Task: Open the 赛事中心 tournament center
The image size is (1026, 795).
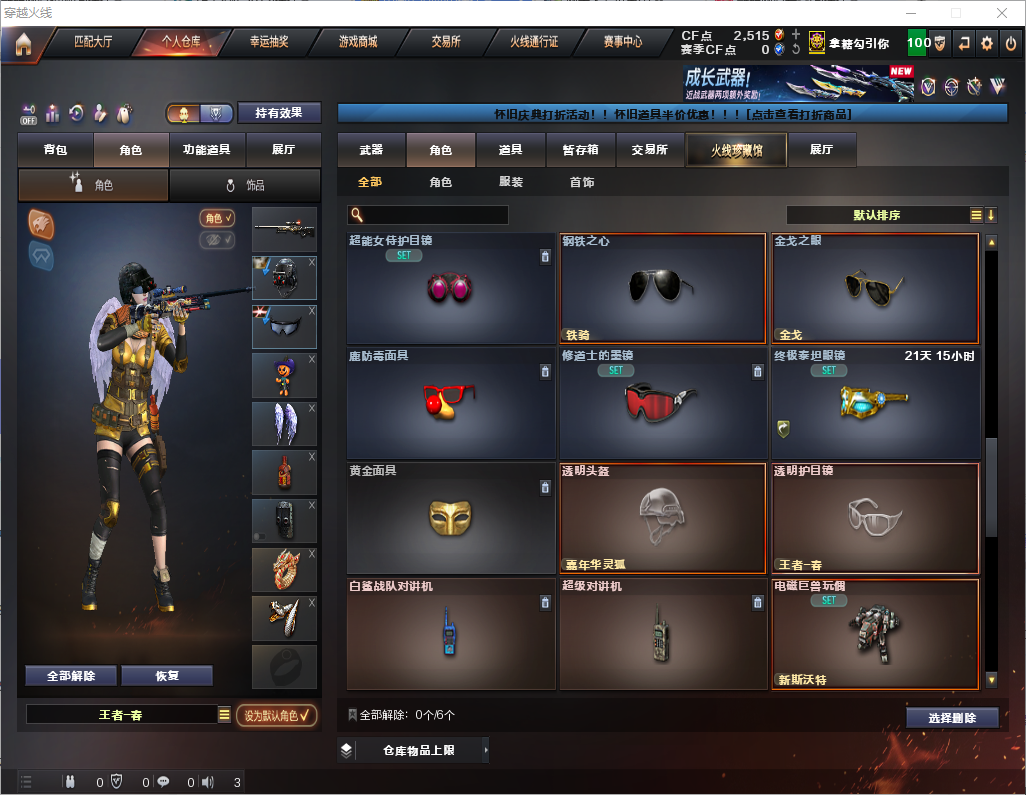Action: coord(622,42)
